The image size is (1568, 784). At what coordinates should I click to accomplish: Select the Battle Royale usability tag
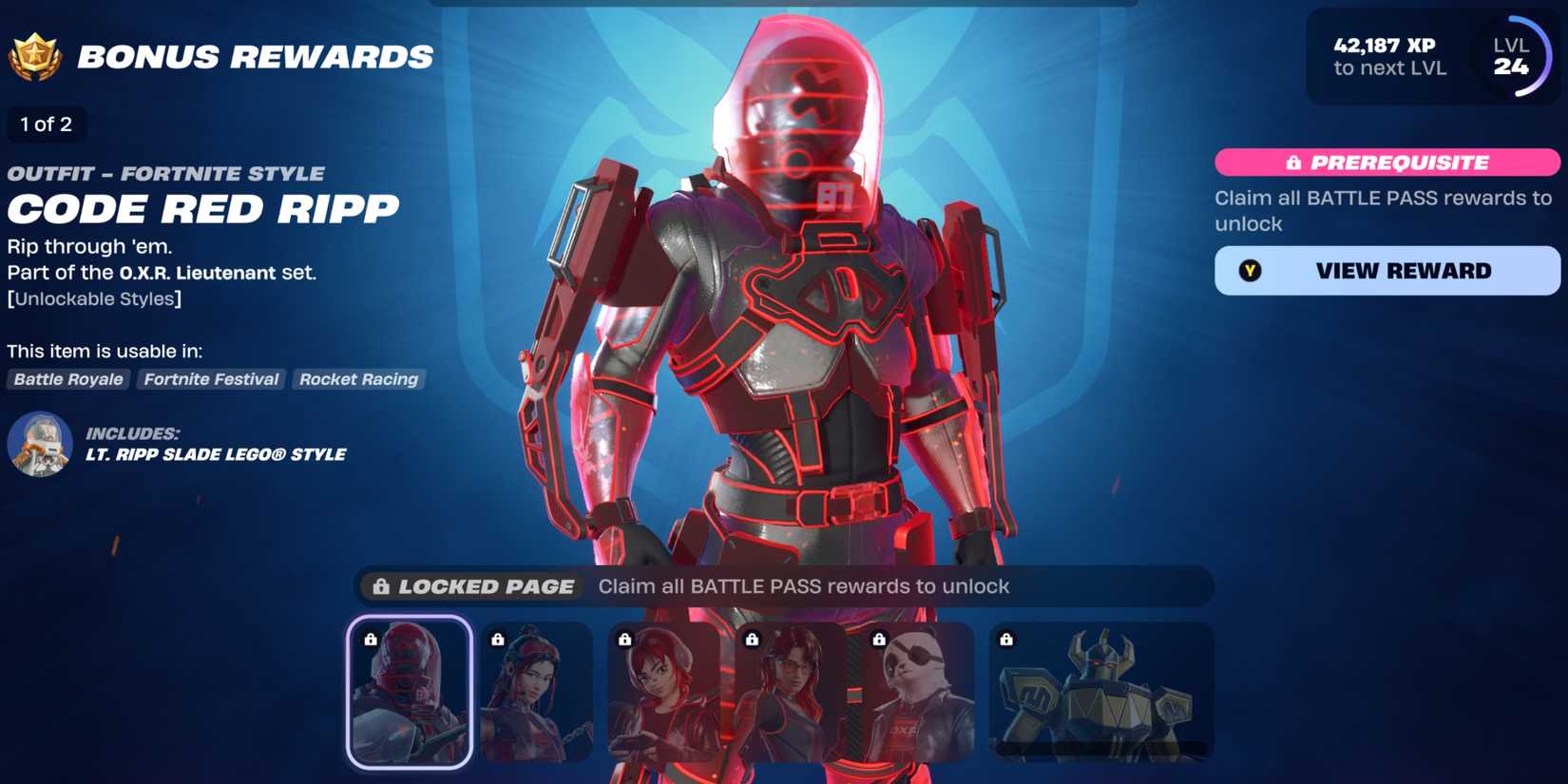[67, 379]
